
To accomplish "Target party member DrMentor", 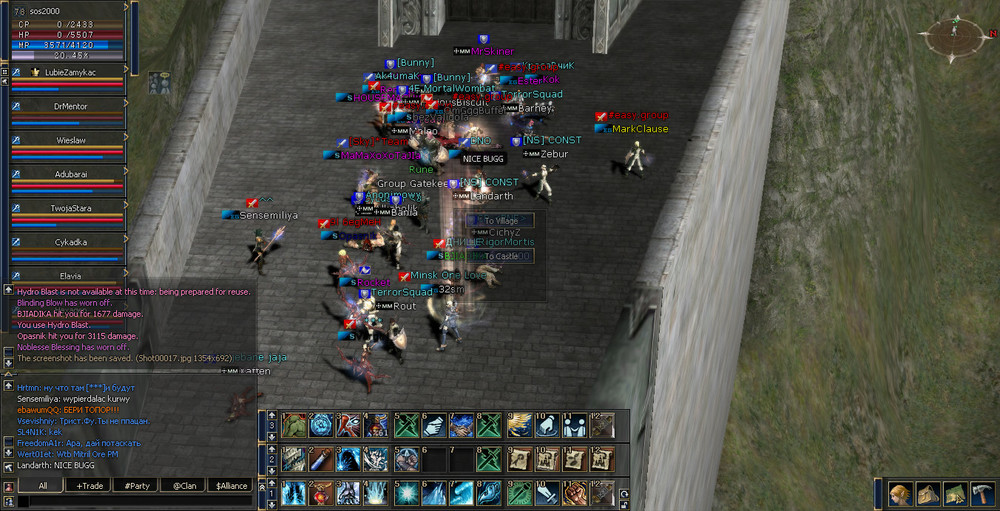I will point(69,105).
